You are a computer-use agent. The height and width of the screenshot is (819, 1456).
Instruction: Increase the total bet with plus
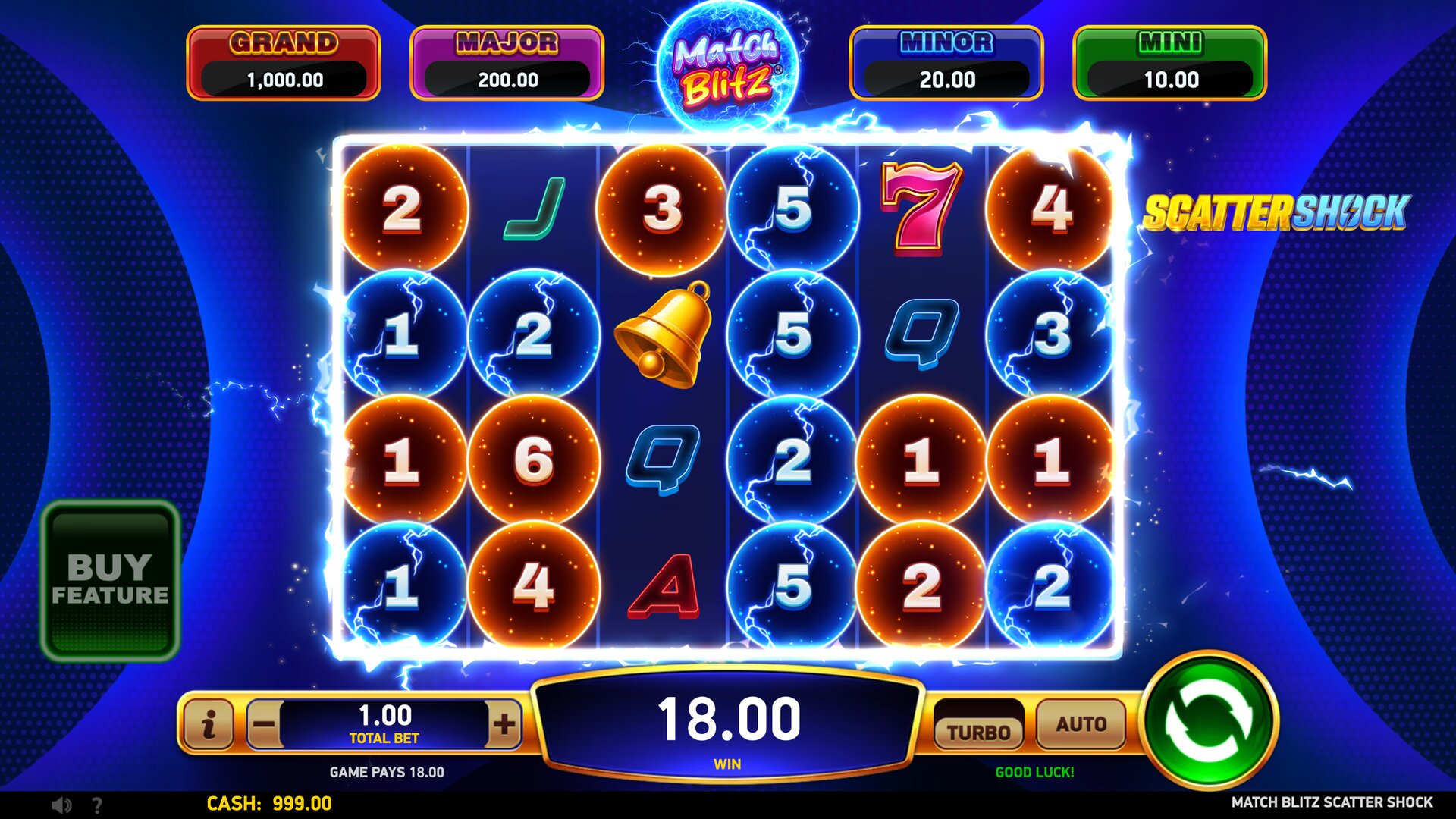pos(504,724)
